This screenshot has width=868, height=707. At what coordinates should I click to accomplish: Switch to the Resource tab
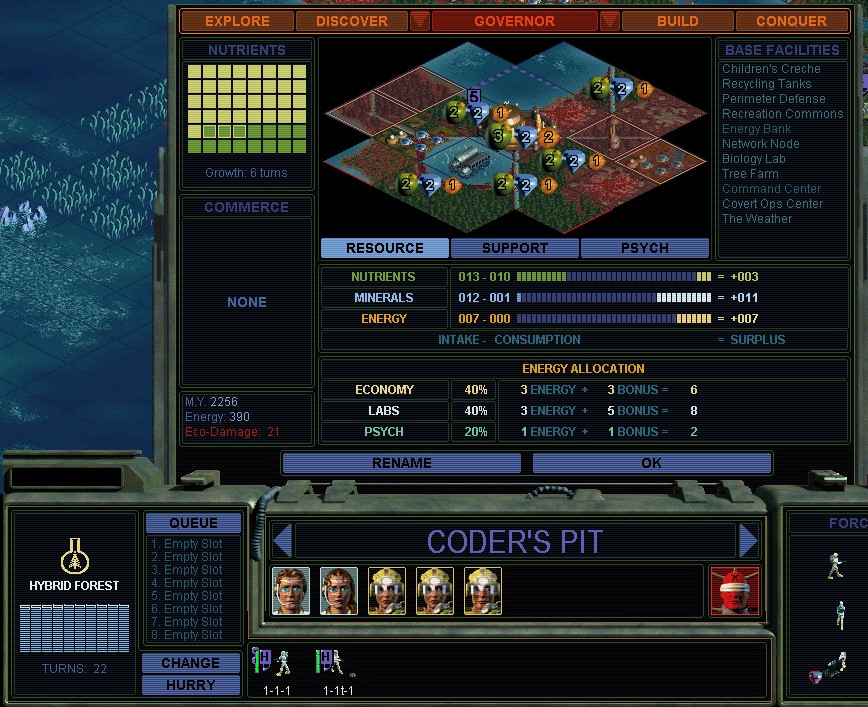tap(385, 248)
